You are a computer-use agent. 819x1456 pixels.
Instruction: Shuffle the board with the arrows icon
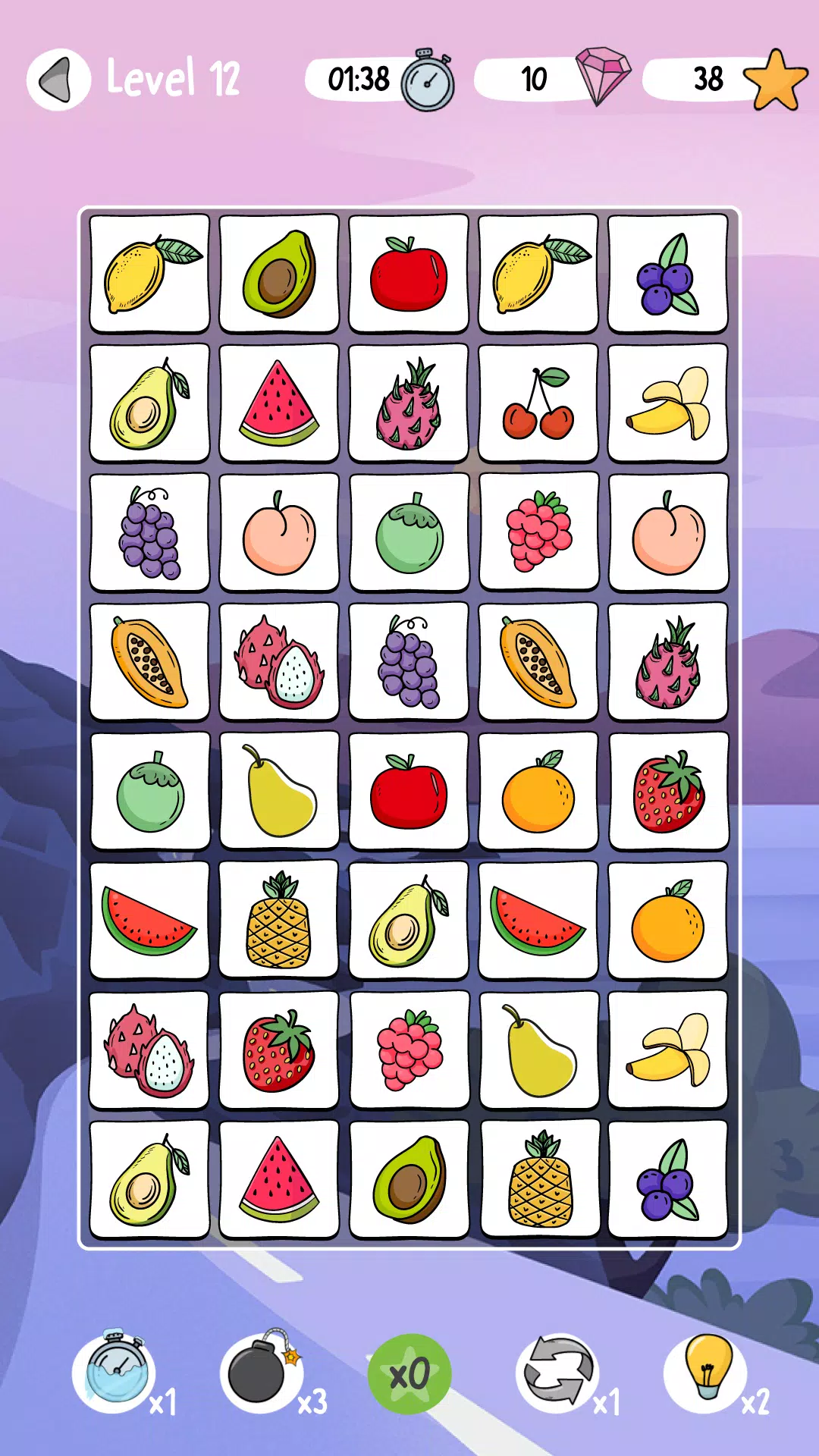[557, 1373]
